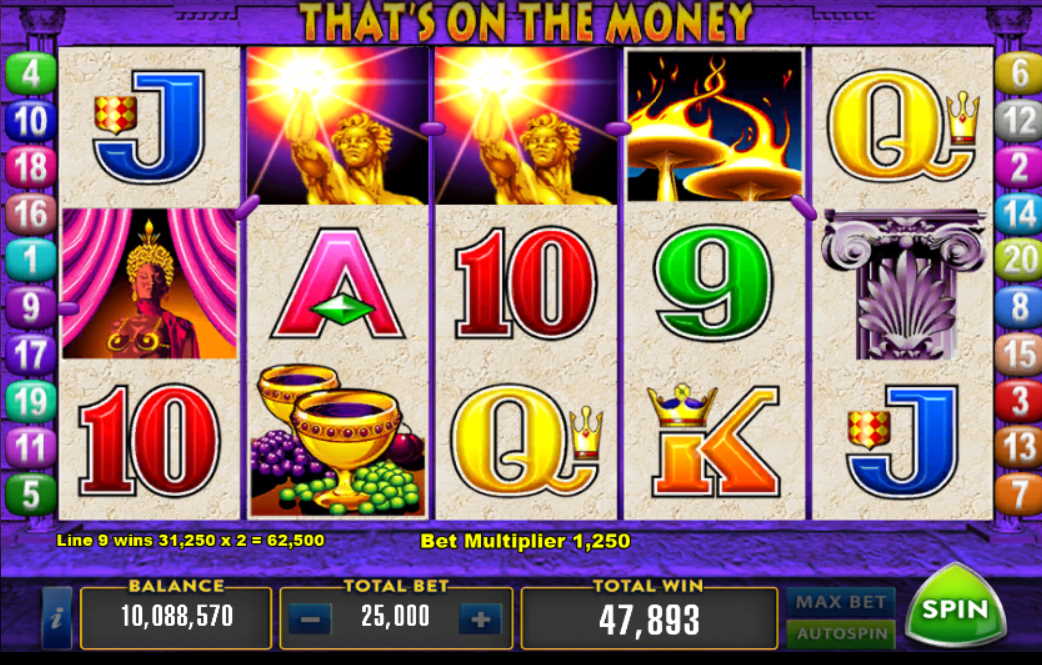Select payline 4 marker
The width and height of the screenshot is (1042, 665).
tap(31, 75)
